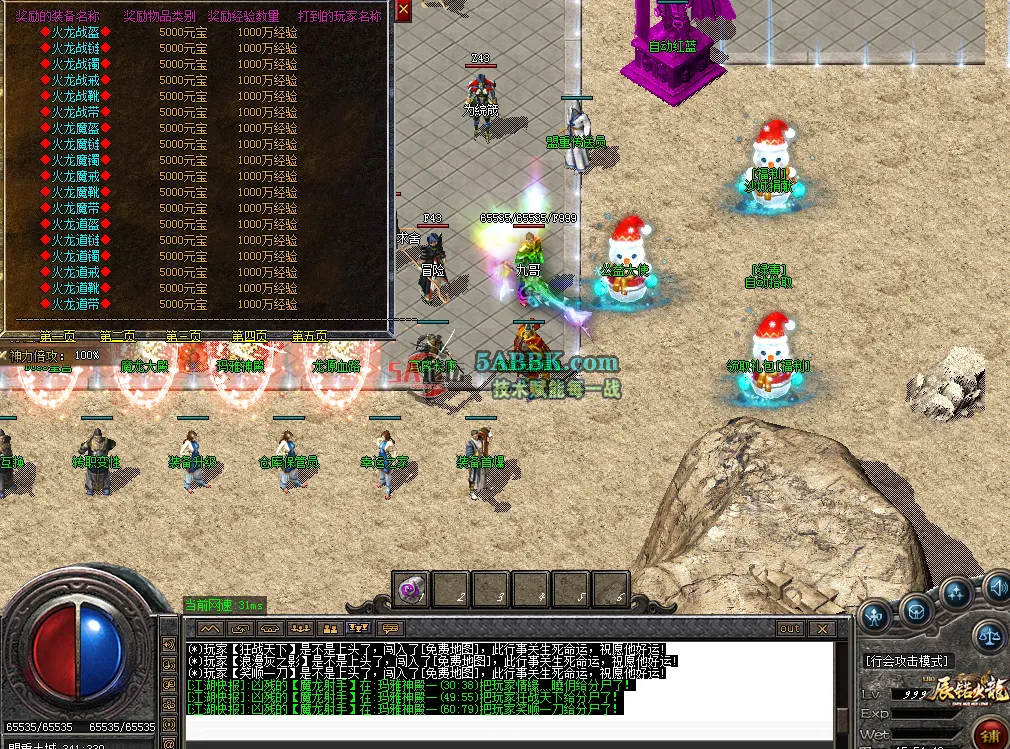Click the chat window 'out' button
Viewport: 1010px width, 749px height.
tap(790, 629)
